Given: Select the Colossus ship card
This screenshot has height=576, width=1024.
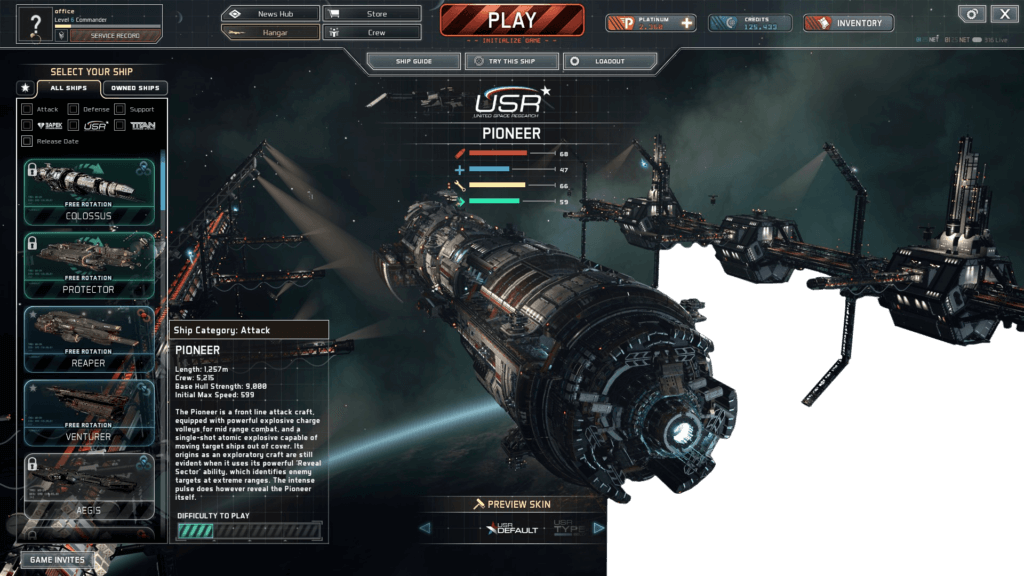Looking at the screenshot, I should 88,191.
